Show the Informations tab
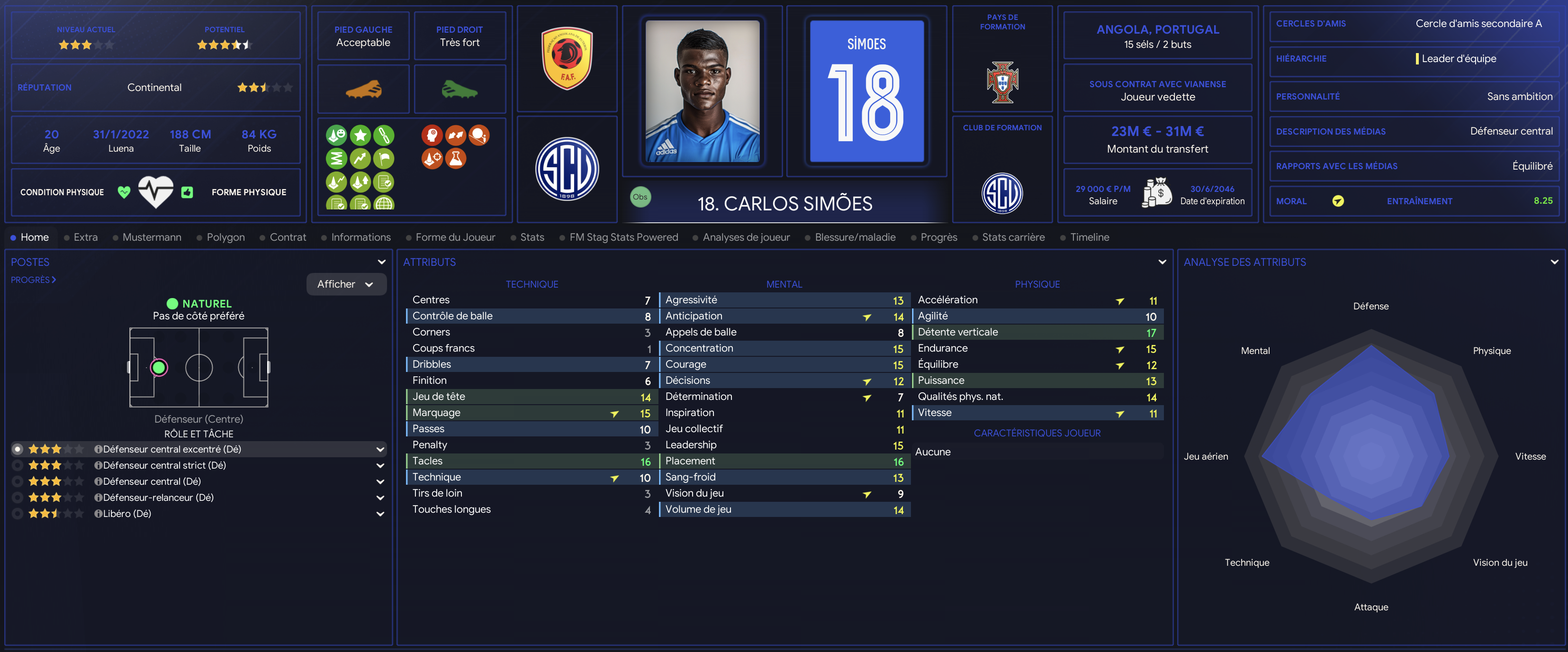The width and height of the screenshot is (1568, 652). pos(360,237)
